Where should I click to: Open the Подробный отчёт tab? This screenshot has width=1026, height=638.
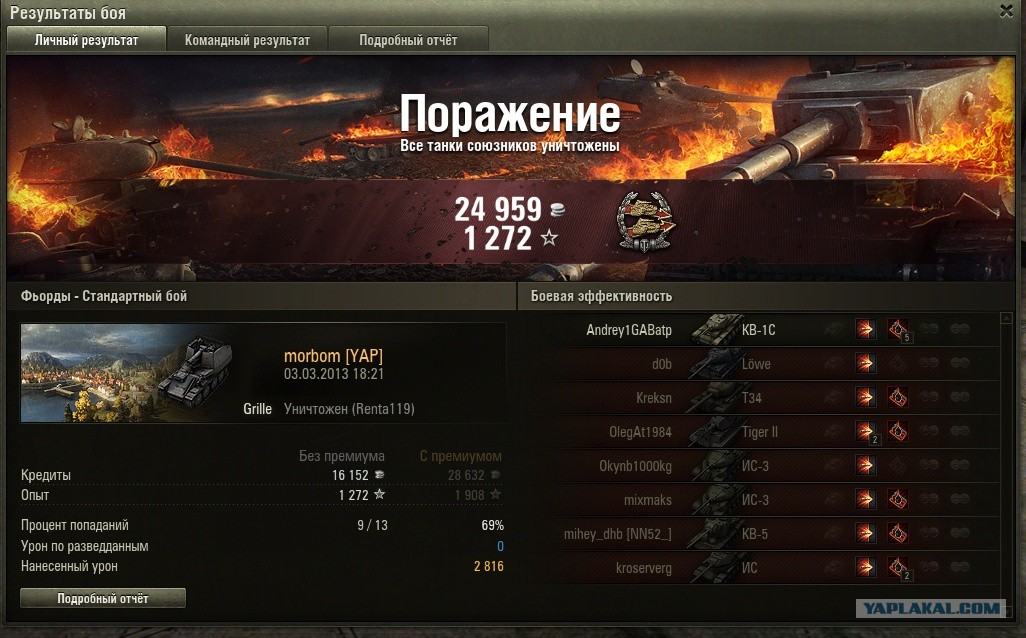point(408,40)
